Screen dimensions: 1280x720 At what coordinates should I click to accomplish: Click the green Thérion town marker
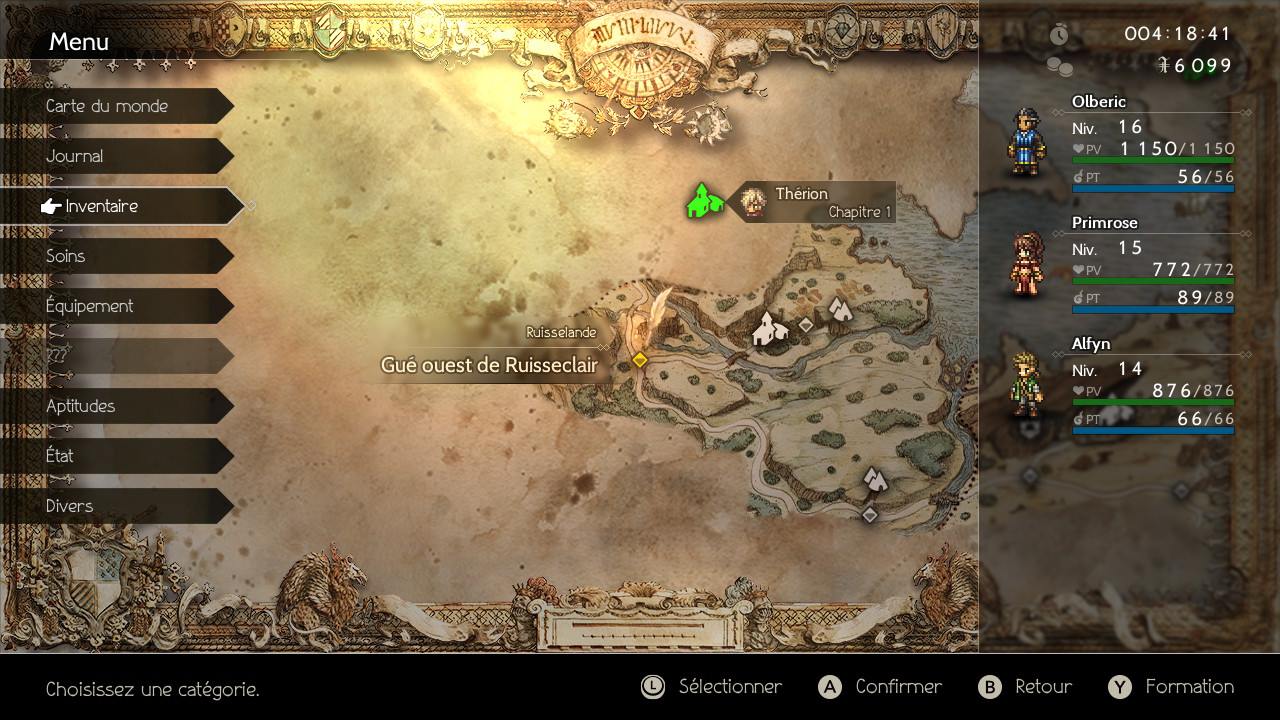704,200
